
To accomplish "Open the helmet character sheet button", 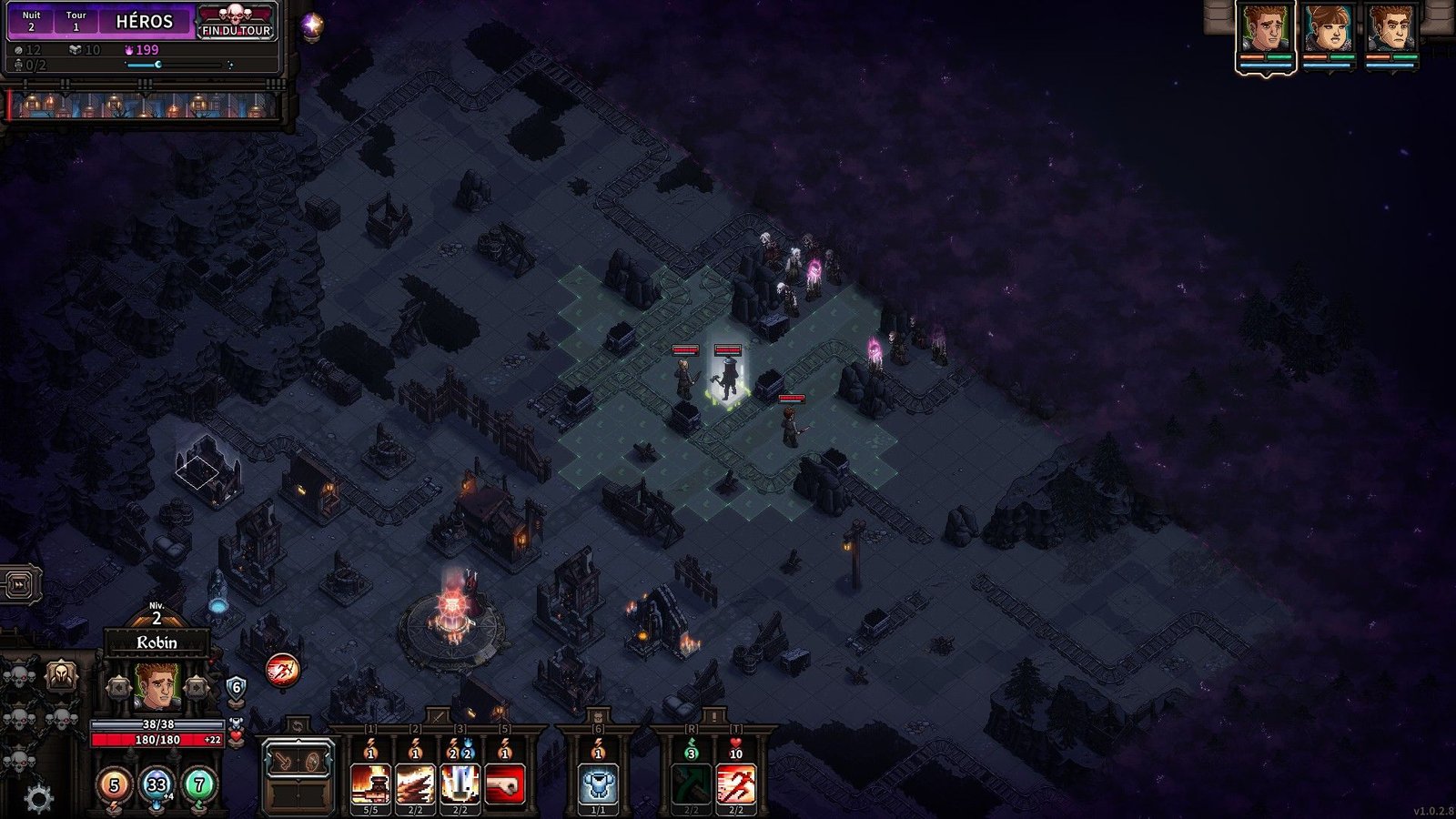I will click(61, 676).
